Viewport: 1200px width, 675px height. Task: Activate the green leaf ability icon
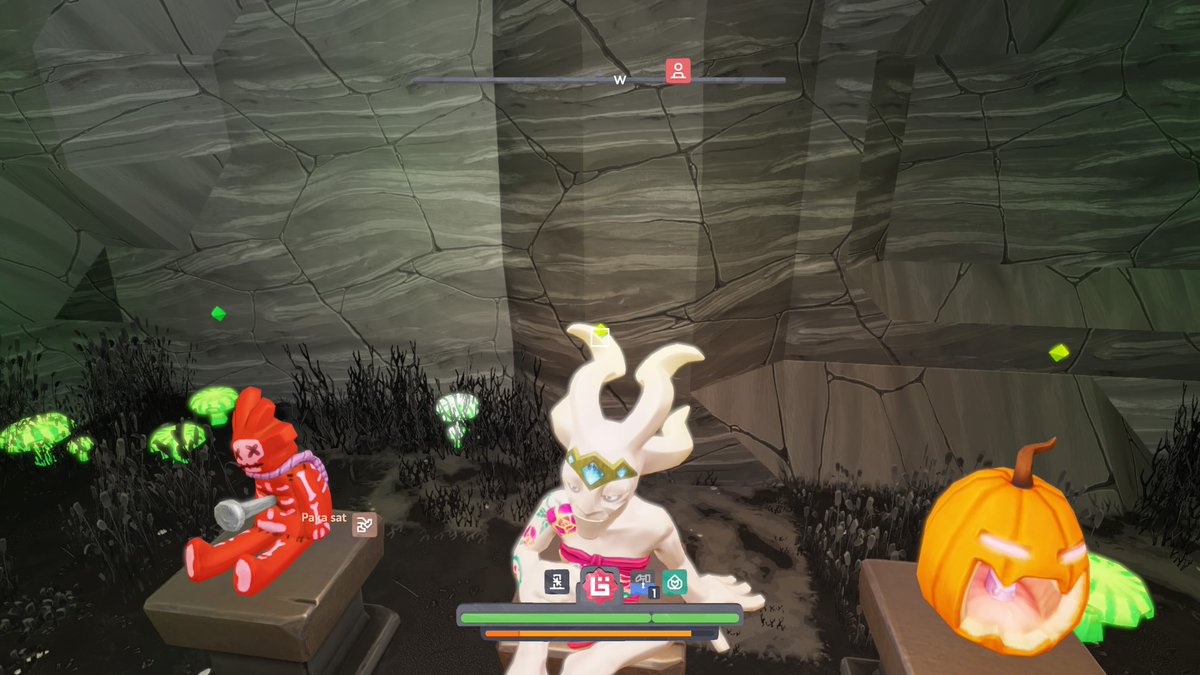(x=675, y=582)
